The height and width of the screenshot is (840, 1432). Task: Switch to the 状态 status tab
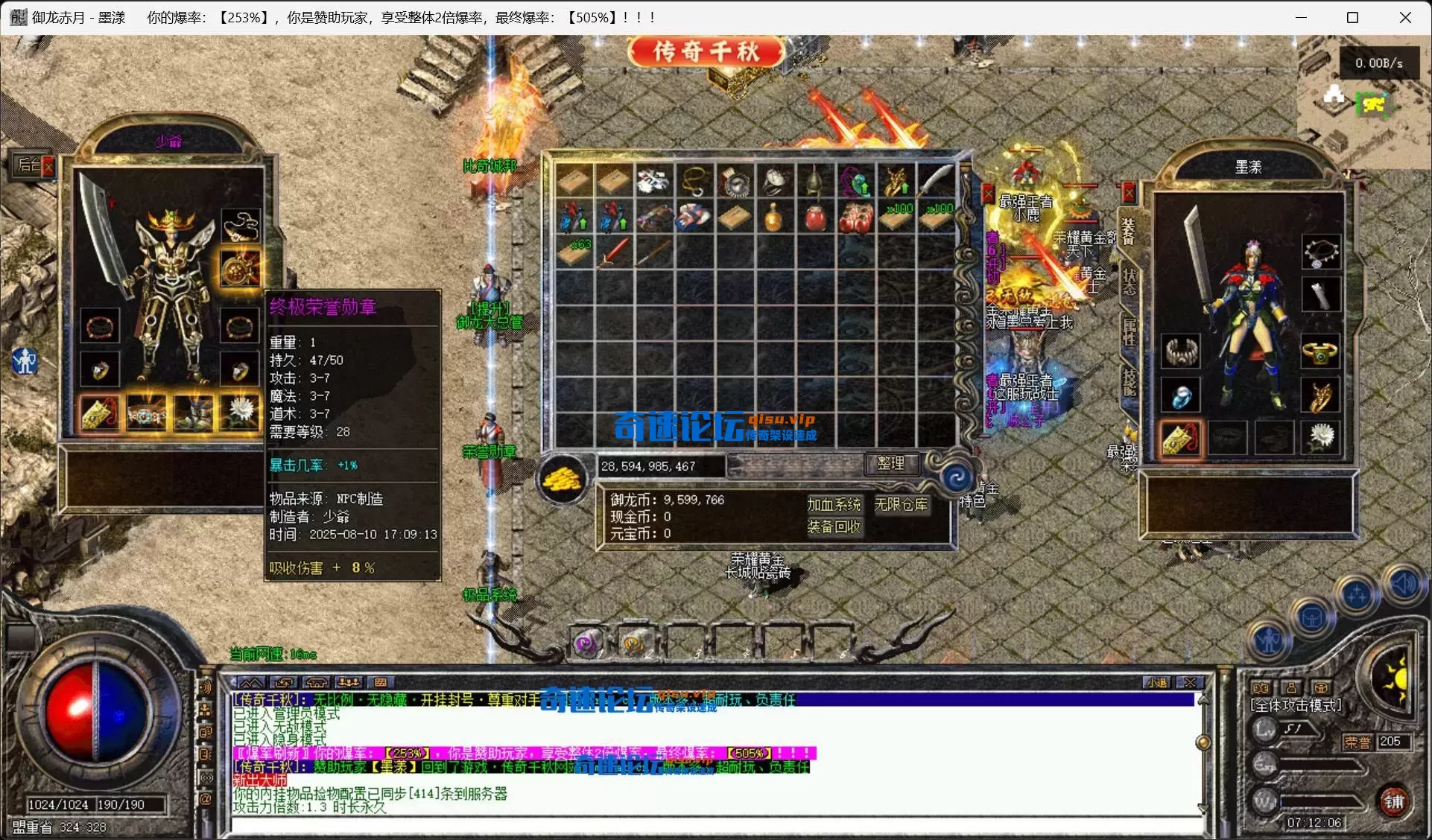1130,281
